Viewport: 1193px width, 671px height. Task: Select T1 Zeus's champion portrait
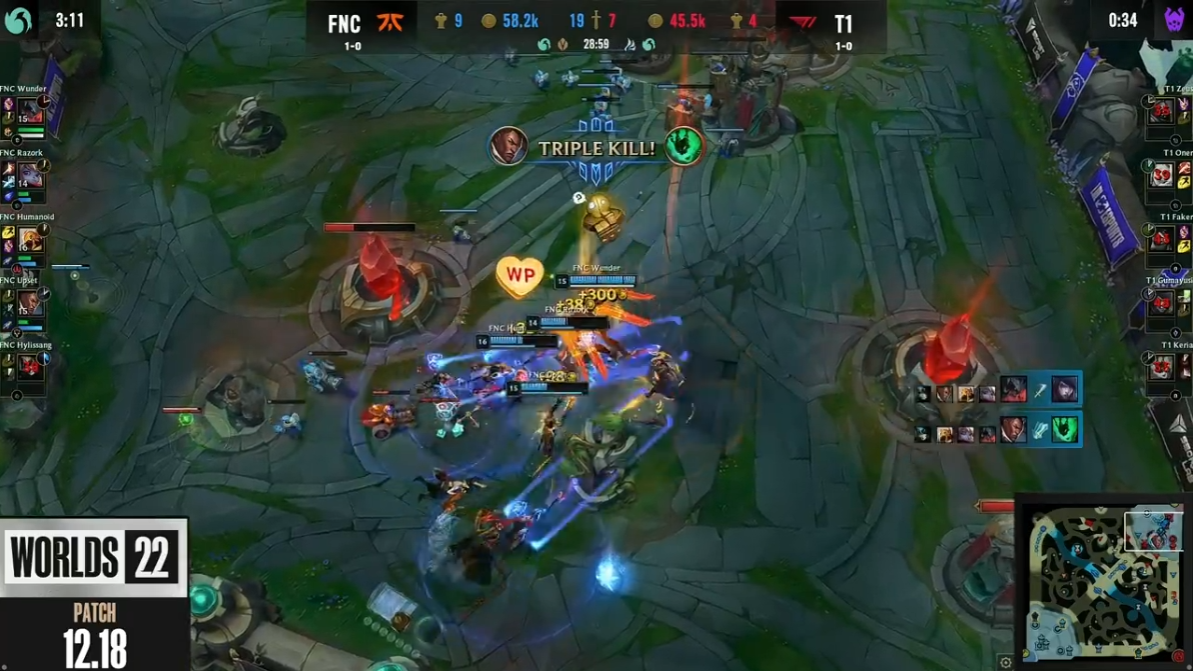(x=1161, y=112)
